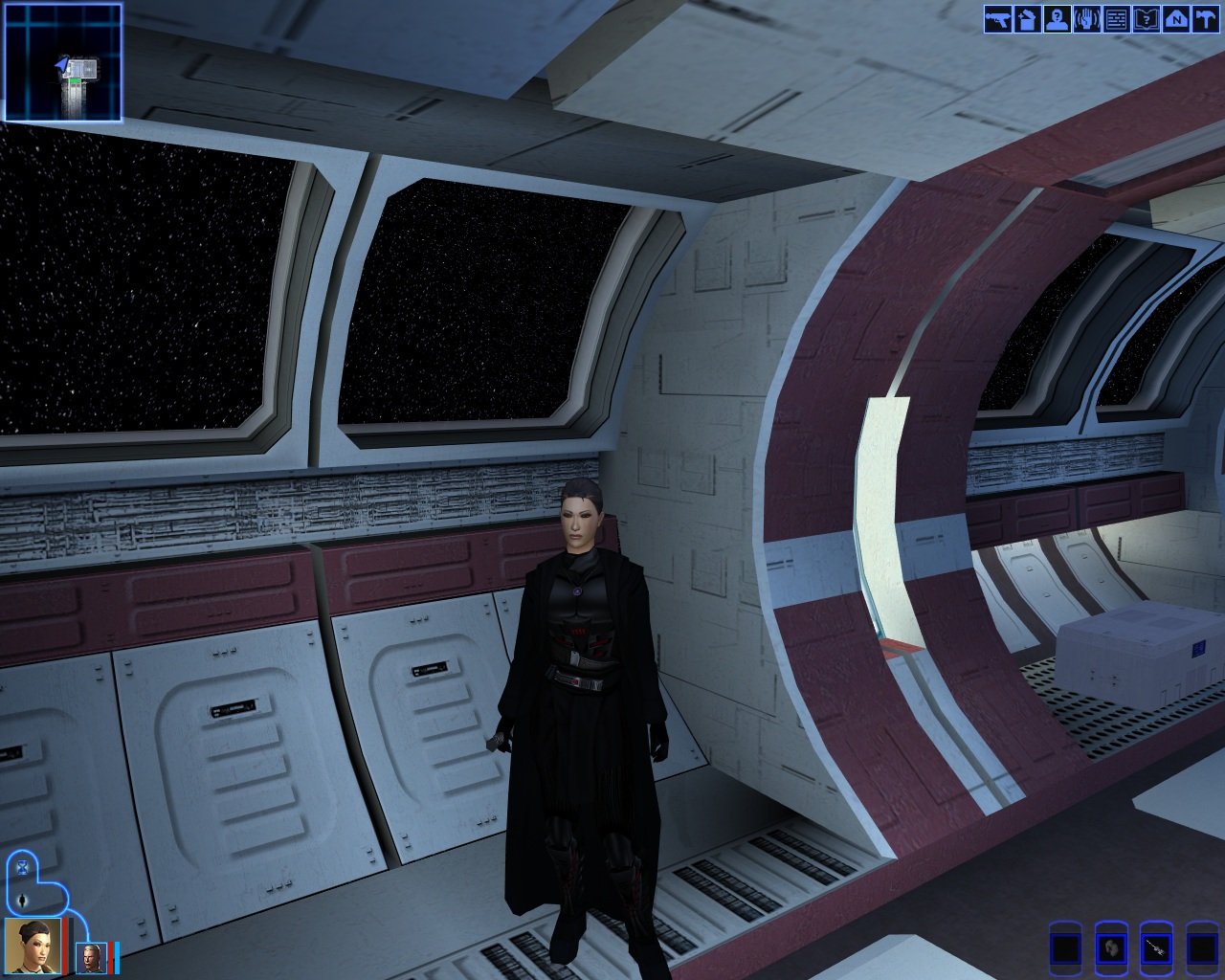Switch to the grey-haired companion portrait
Screen dimensions: 1225x980
point(92,957)
